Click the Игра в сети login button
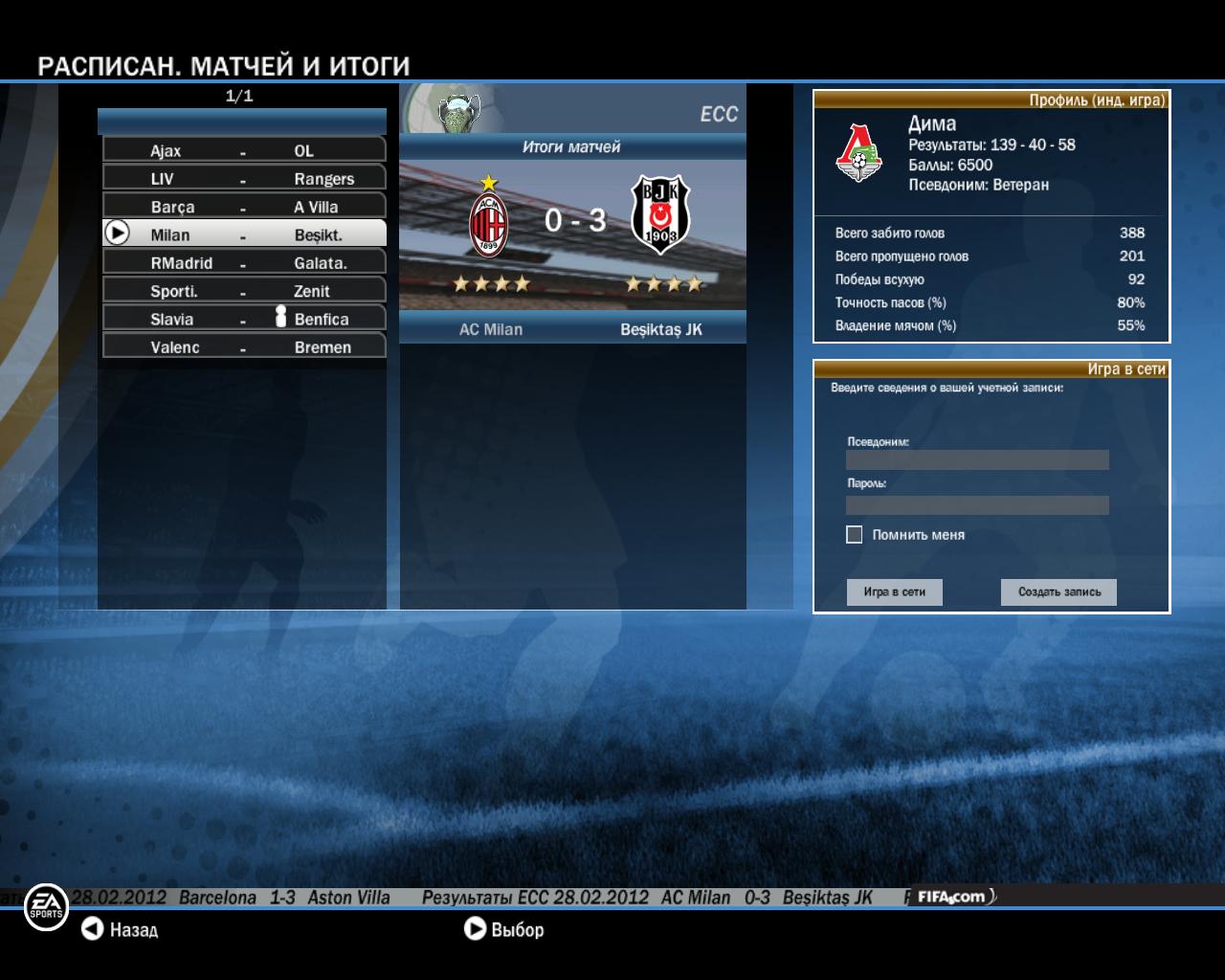 (894, 592)
